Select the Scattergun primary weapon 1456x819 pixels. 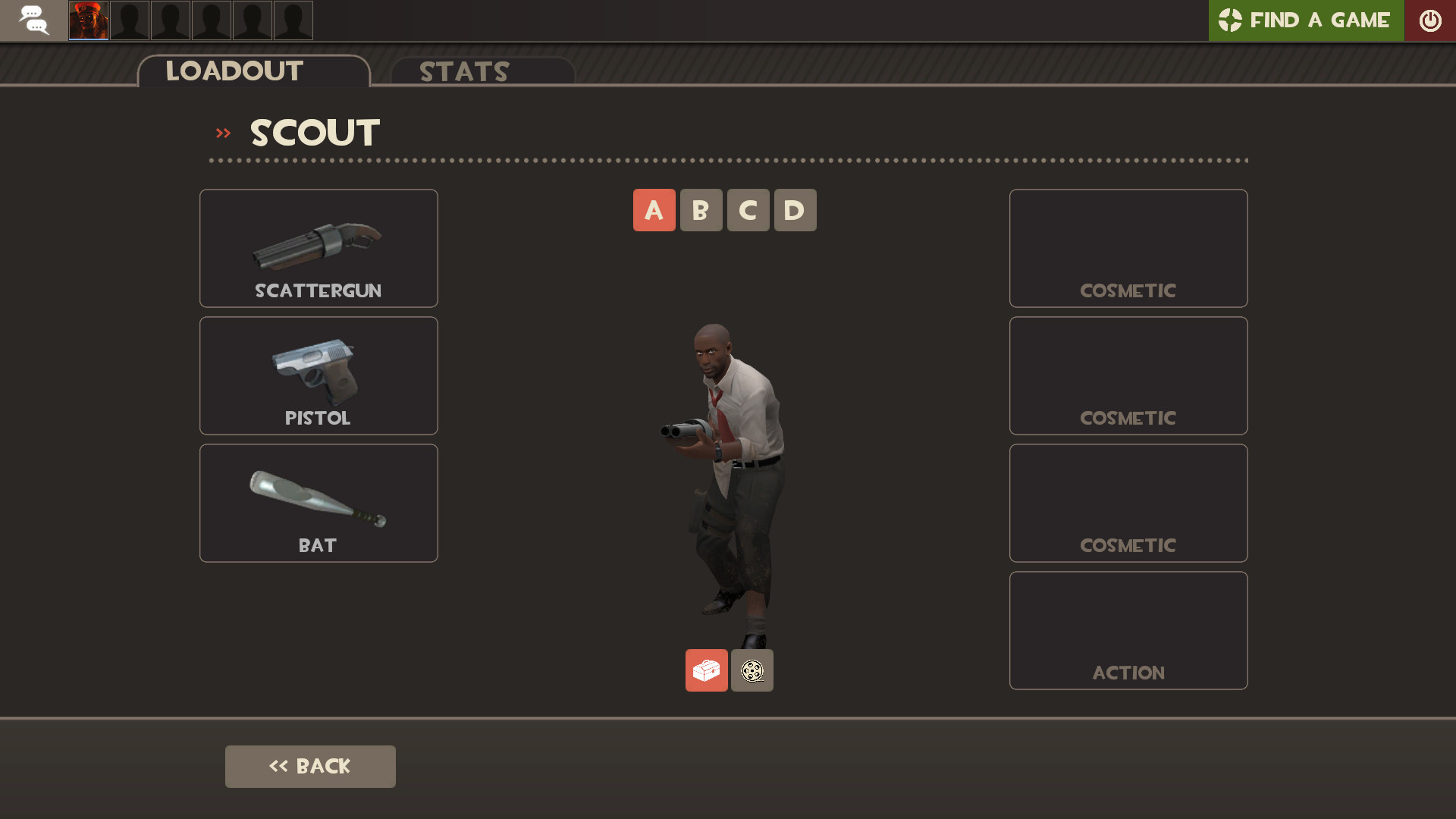click(x=318, y=248)
